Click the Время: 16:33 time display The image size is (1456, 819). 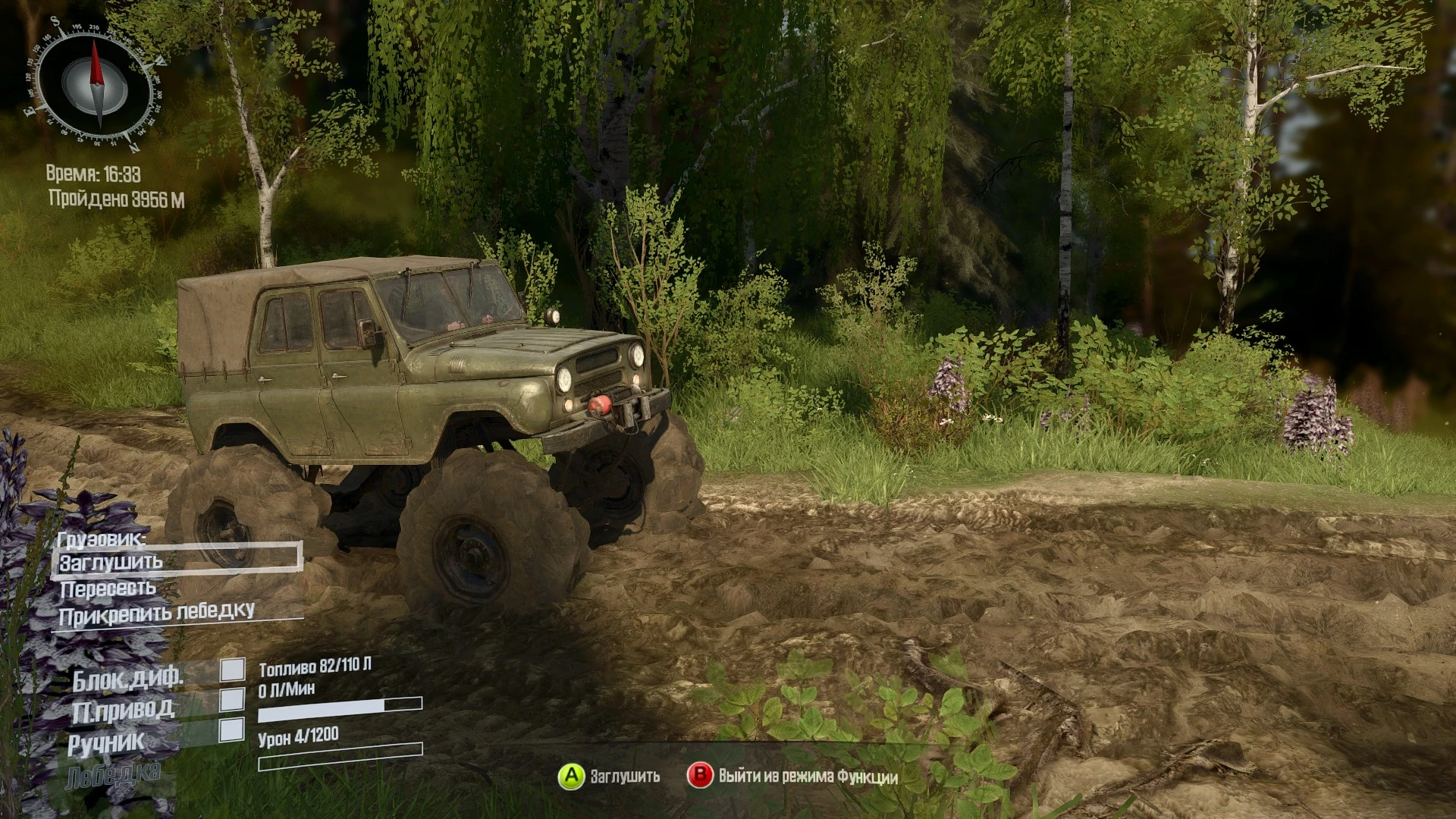coord(94,173)
